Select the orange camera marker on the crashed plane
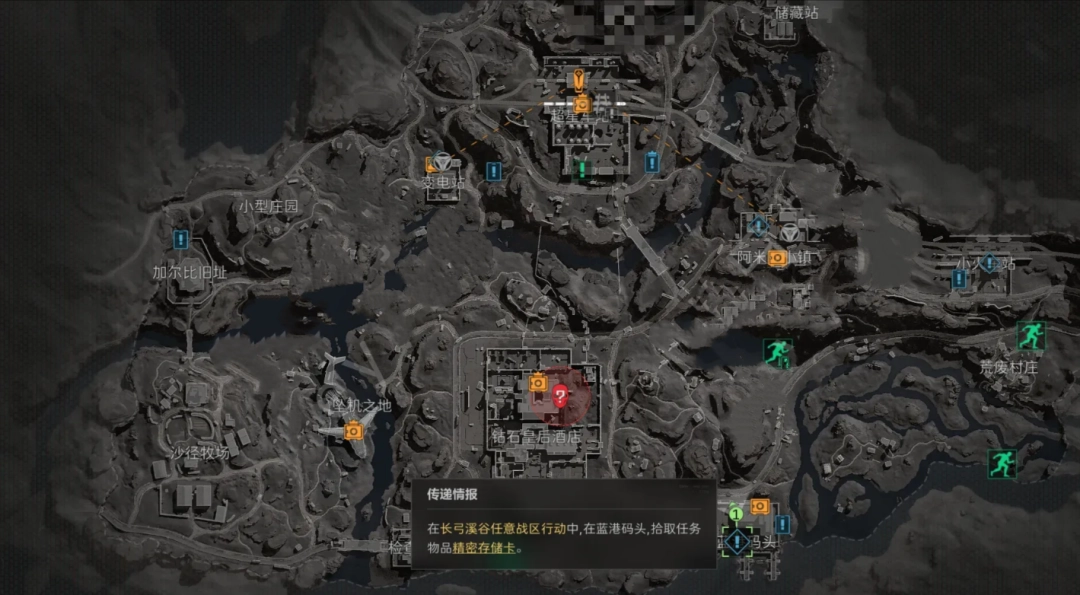Image resolution: width=1080 pixels, height=595 pixels. [x=353, y=431]
